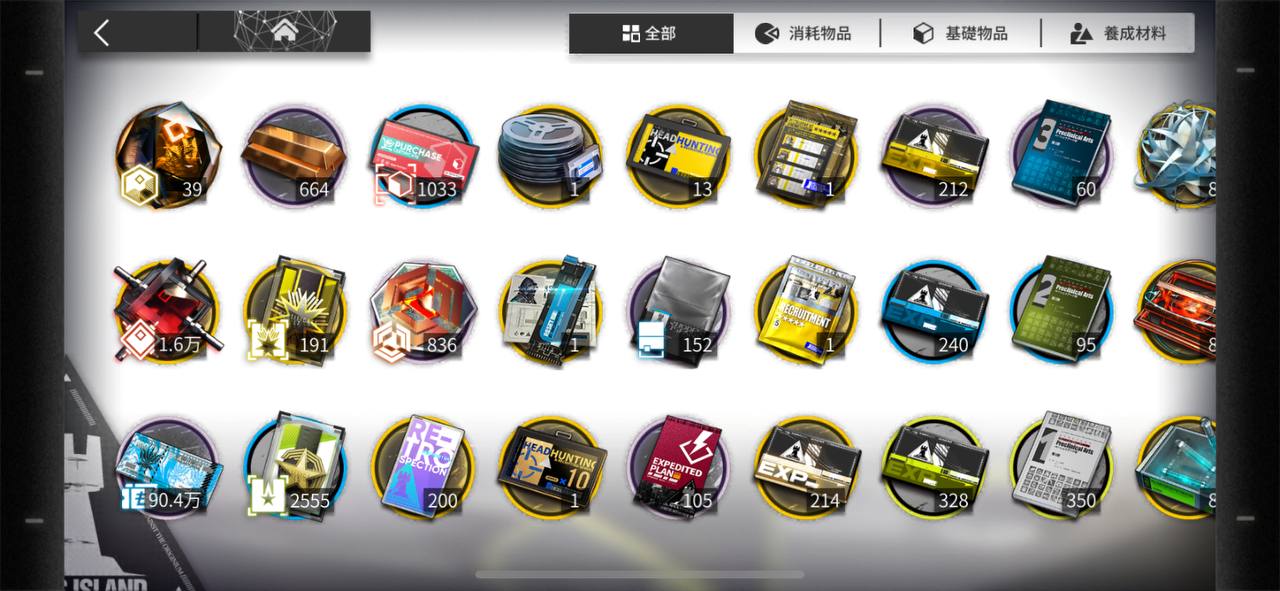Choose the yellow Recruitment permit item
This screenshot has height=591, width=1280.
[x=805, y=309]
